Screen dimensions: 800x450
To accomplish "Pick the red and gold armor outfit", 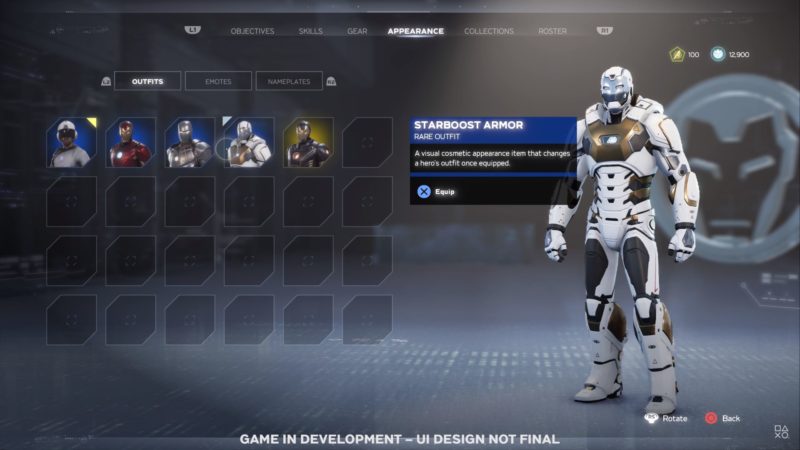I will click(130, 142).
